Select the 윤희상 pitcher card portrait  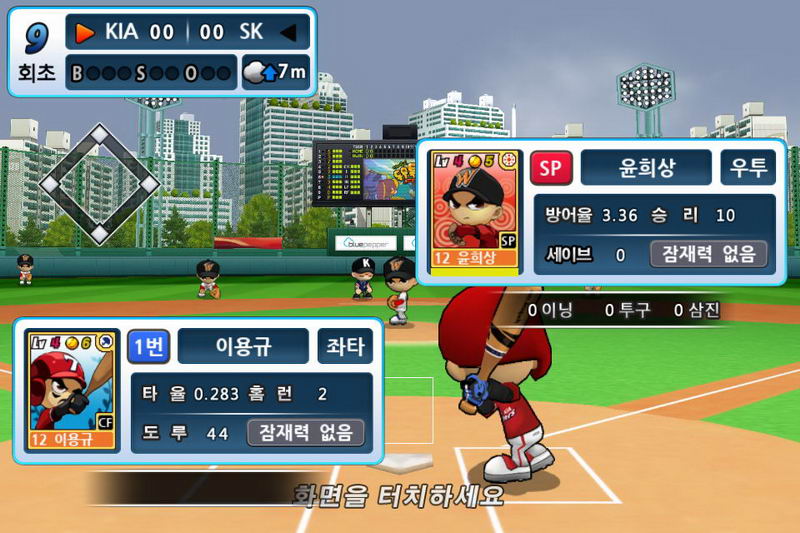[475, 211]
